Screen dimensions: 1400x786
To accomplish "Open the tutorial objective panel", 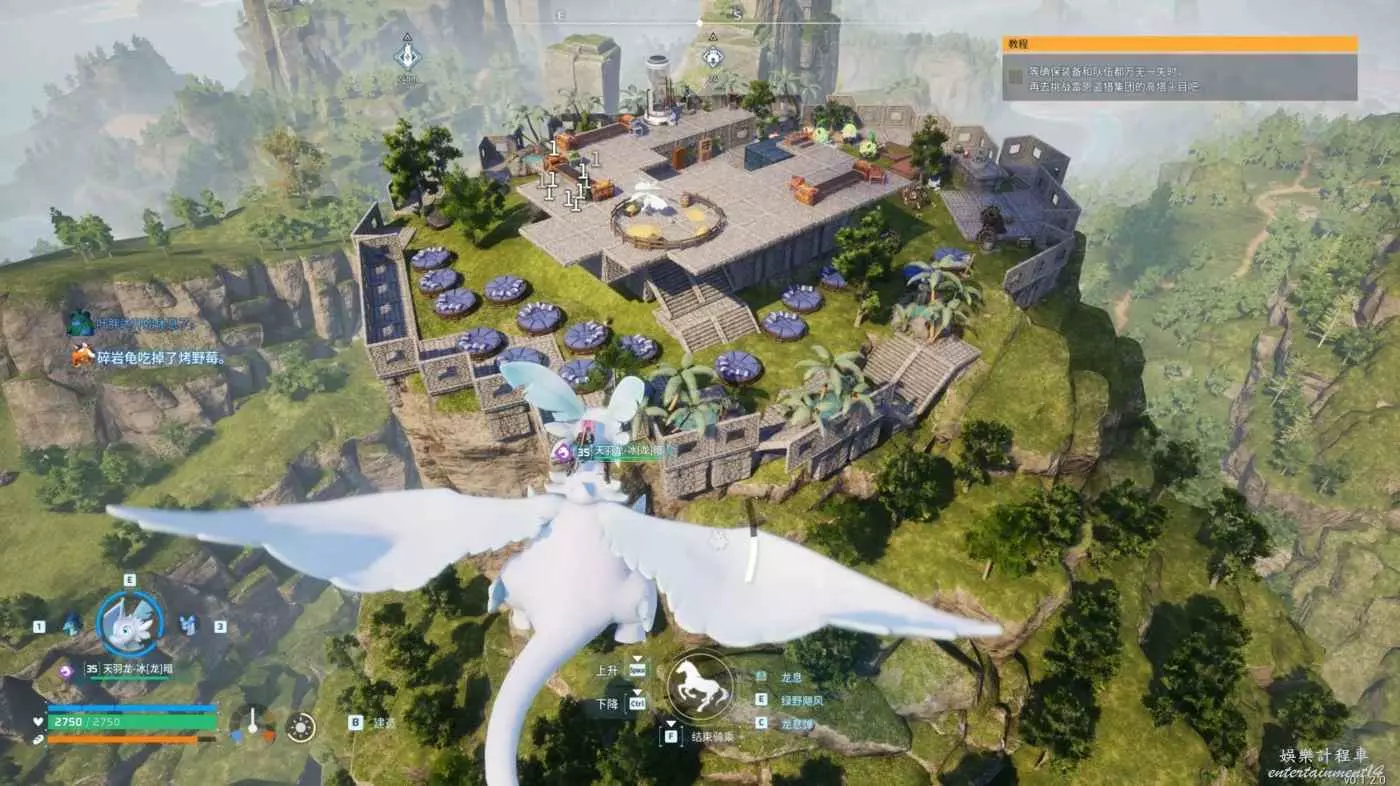I will click(x=1179, y=68).
